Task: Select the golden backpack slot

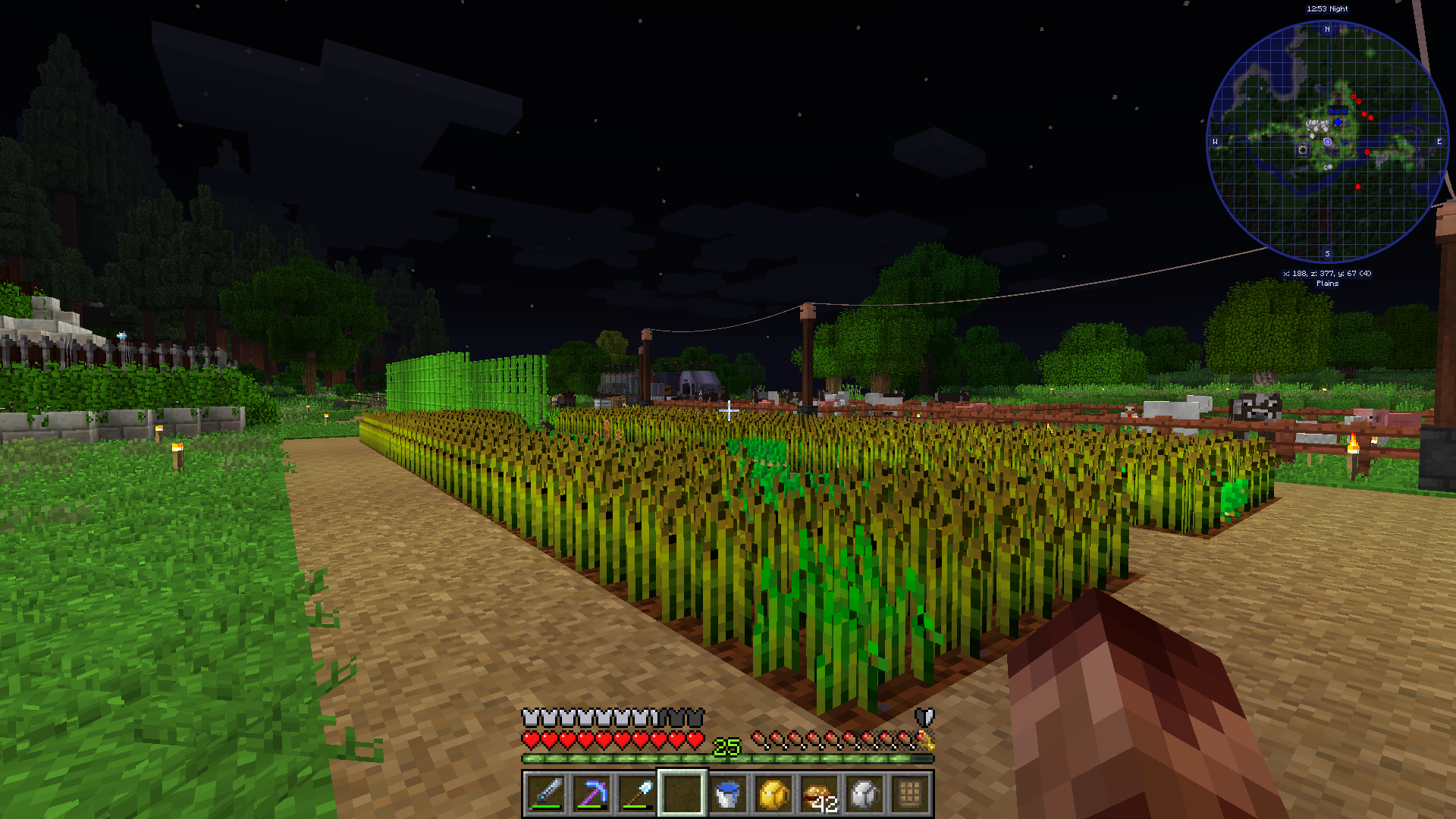Action: (x=773, y=794)
